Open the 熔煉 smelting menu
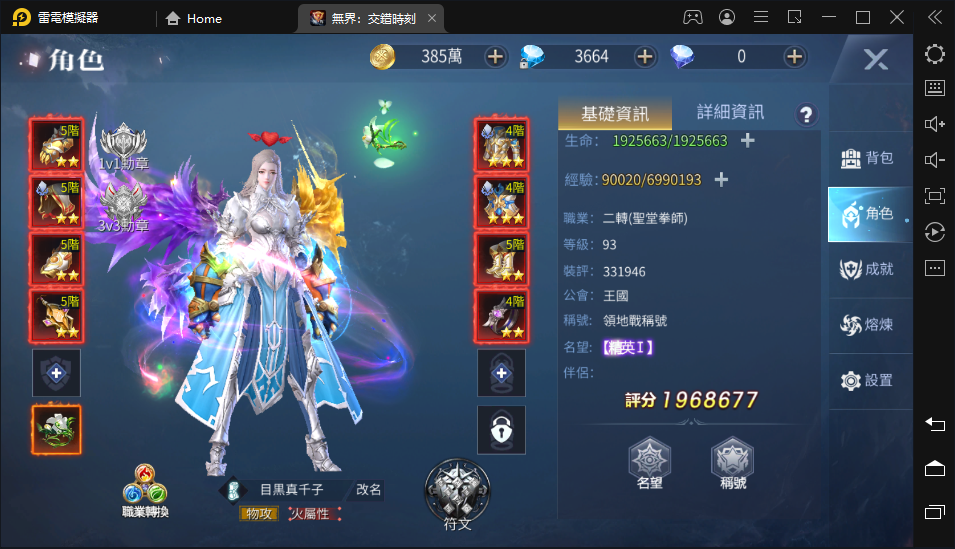Image resolution: width=955 pixels, height=549 pixels. pyautogui.click(x=867, y=324)
